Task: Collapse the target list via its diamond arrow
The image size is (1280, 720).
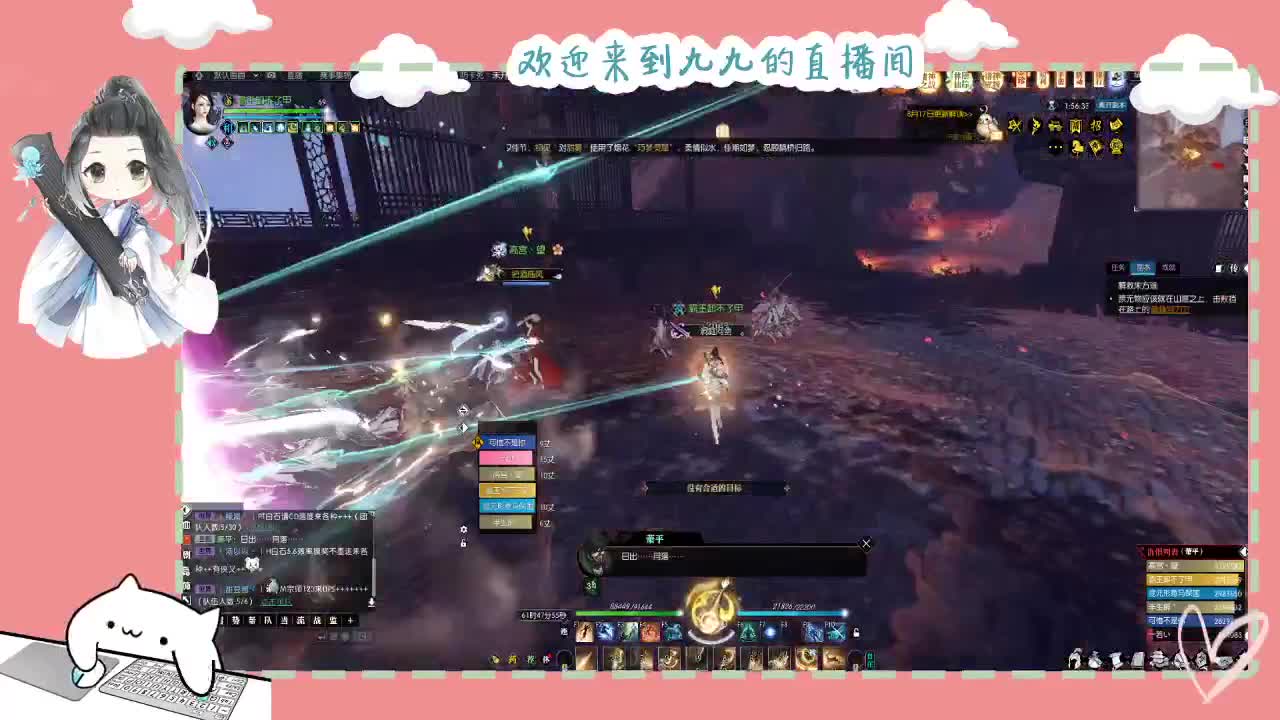Action: 463,427
